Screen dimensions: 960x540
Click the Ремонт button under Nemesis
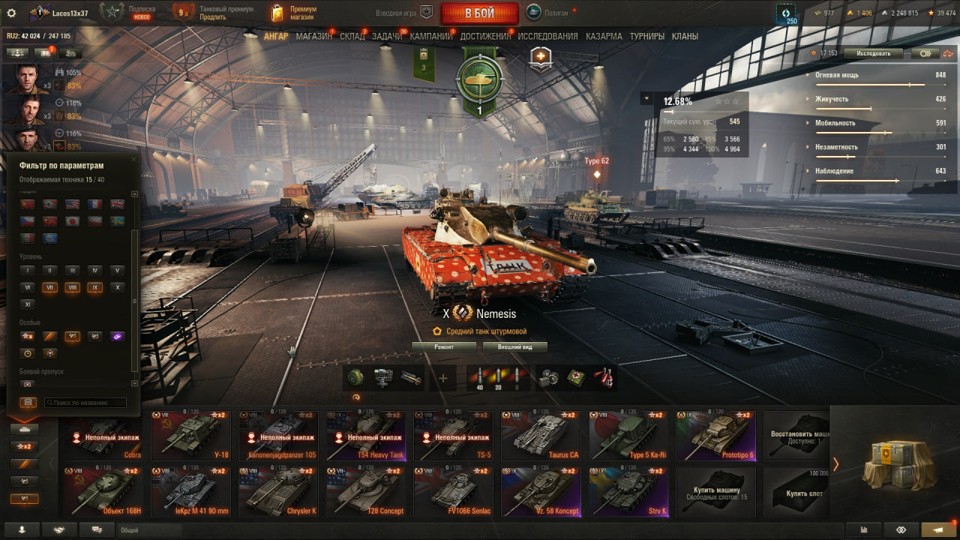443,347
